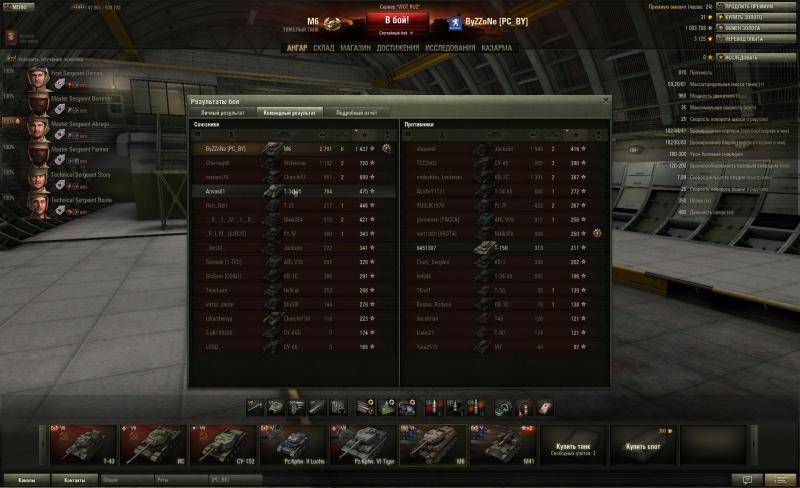Switch to the КАЗАРМА tab

(x=496, y=48)
